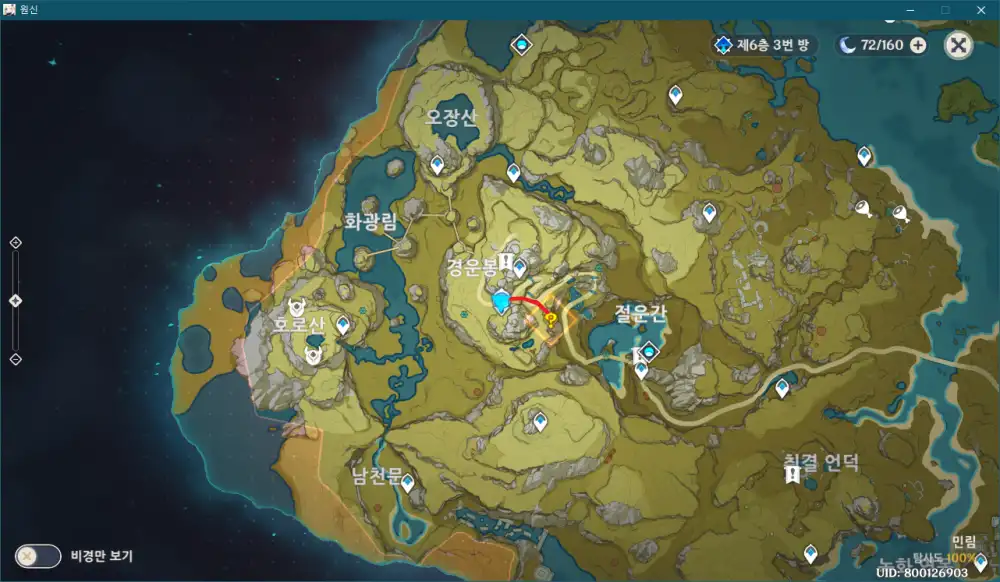This screenshot has width=1000, height=582.
Task: Zoom out with the map slider minus button
Action: click(15, 359)
